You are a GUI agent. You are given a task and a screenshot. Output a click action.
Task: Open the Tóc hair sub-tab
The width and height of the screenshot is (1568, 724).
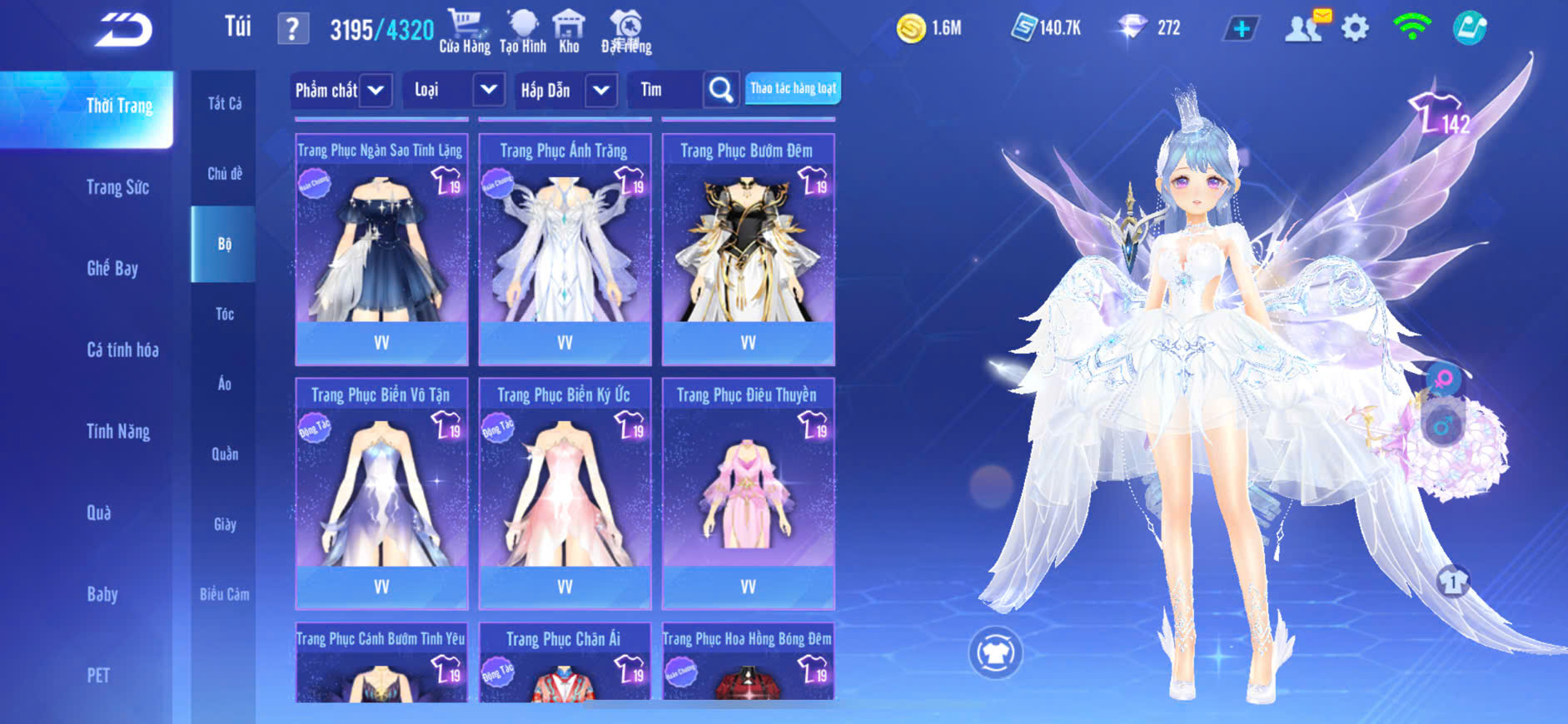tap(224, 314)
